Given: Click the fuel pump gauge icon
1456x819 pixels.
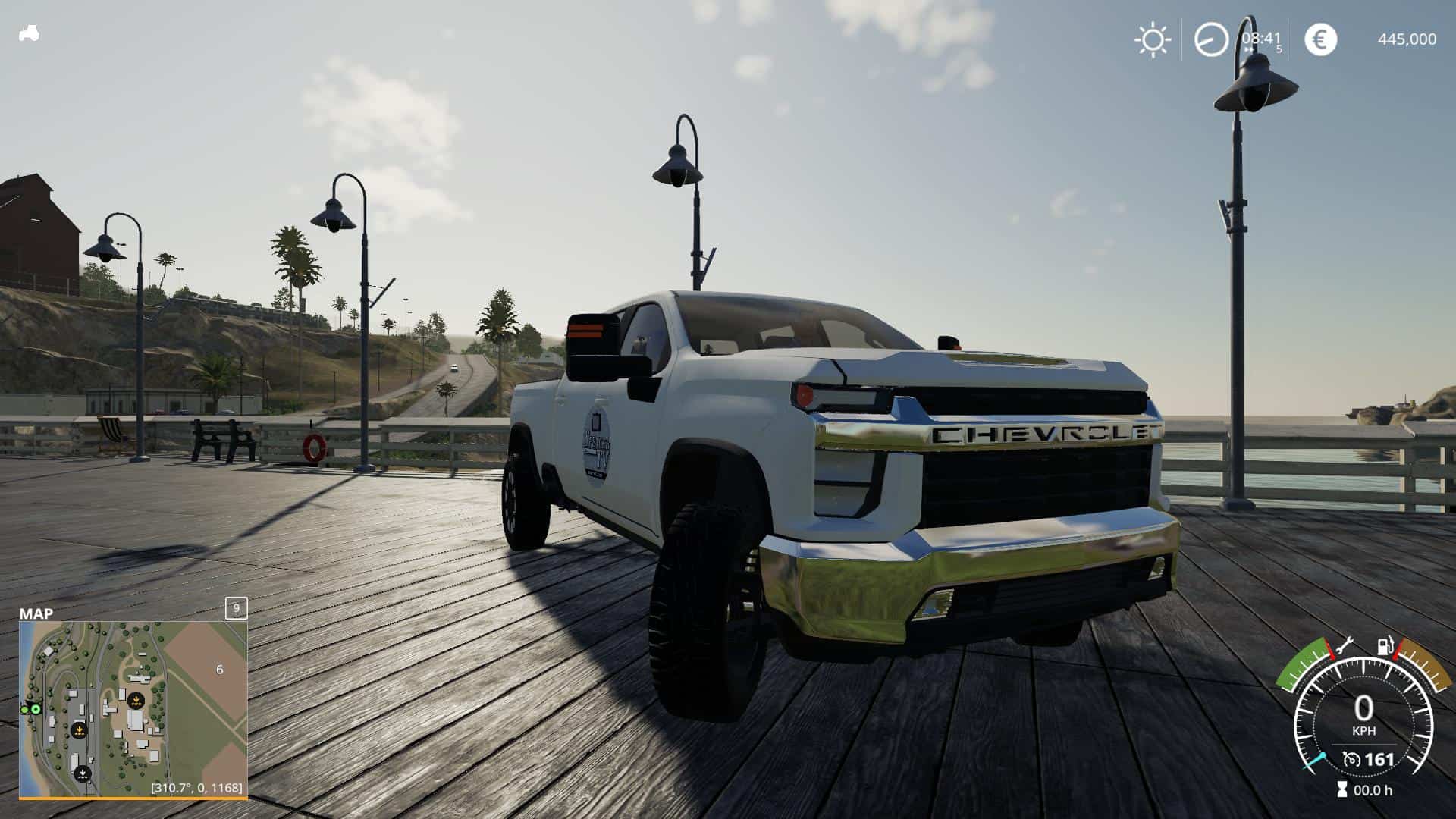Looking at the screenshot, I should coord(1385,647).
